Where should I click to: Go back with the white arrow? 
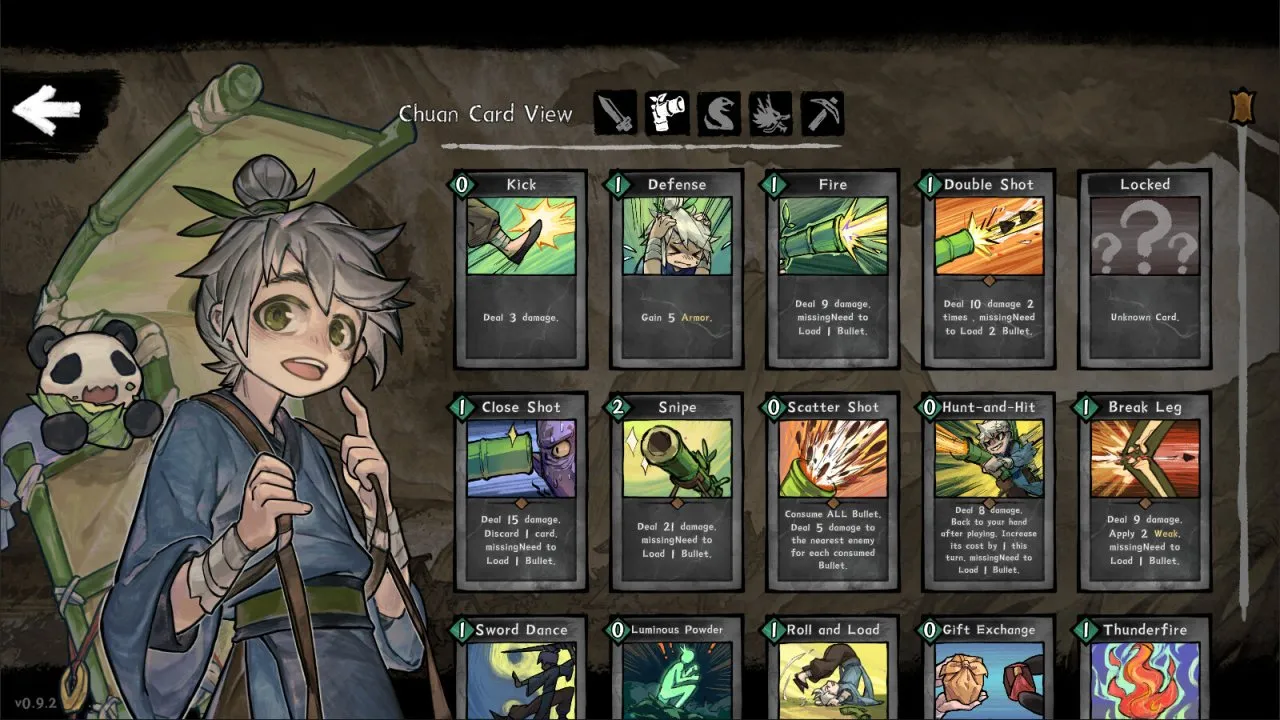coord(47,110)
